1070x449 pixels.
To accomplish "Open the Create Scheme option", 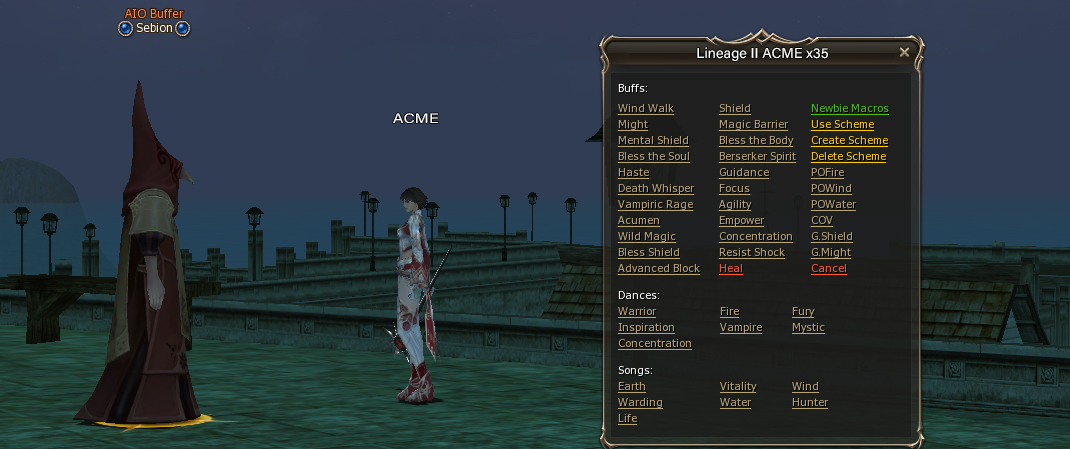I will click(849, 140).
